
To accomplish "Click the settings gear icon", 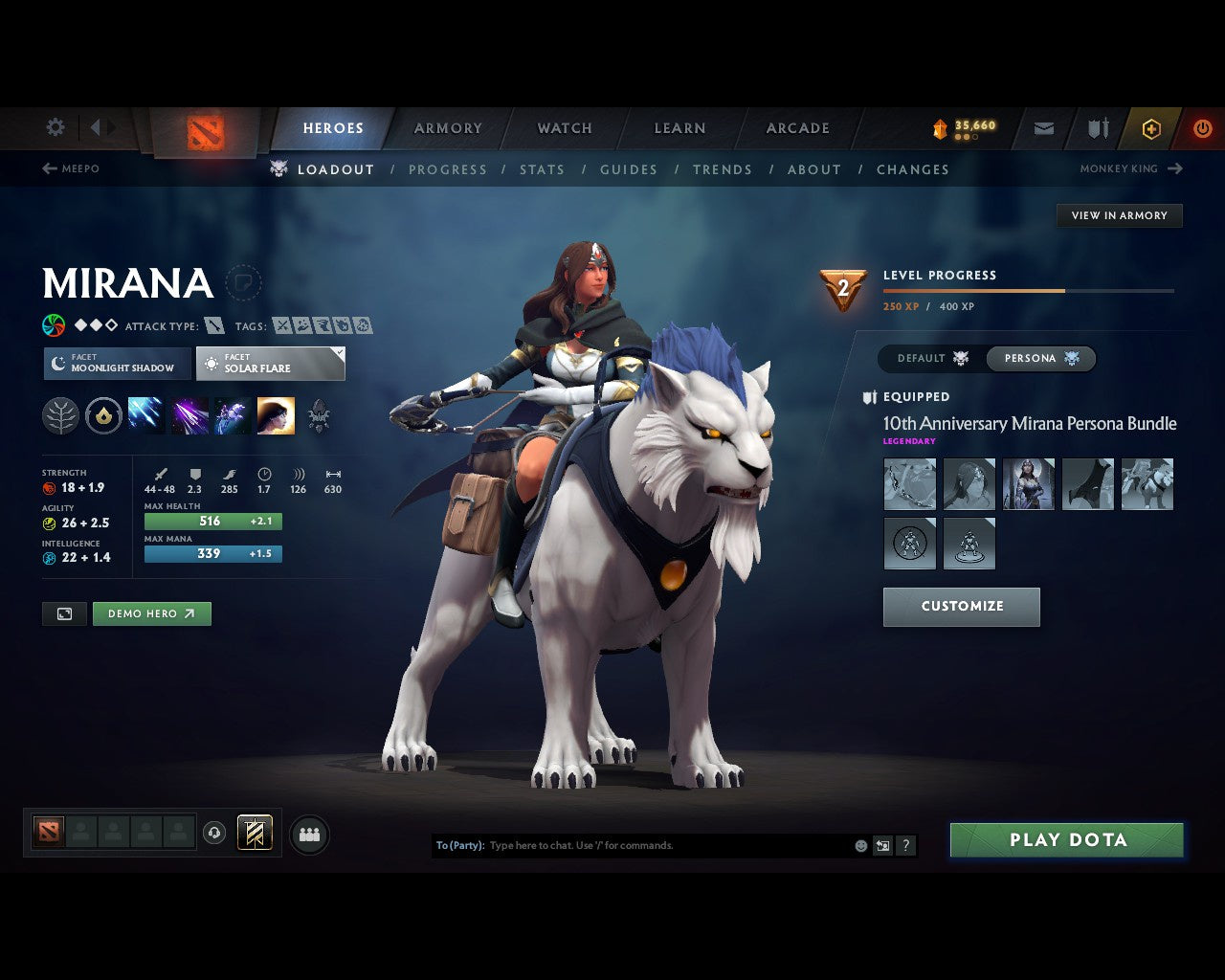I will [55, 126].
